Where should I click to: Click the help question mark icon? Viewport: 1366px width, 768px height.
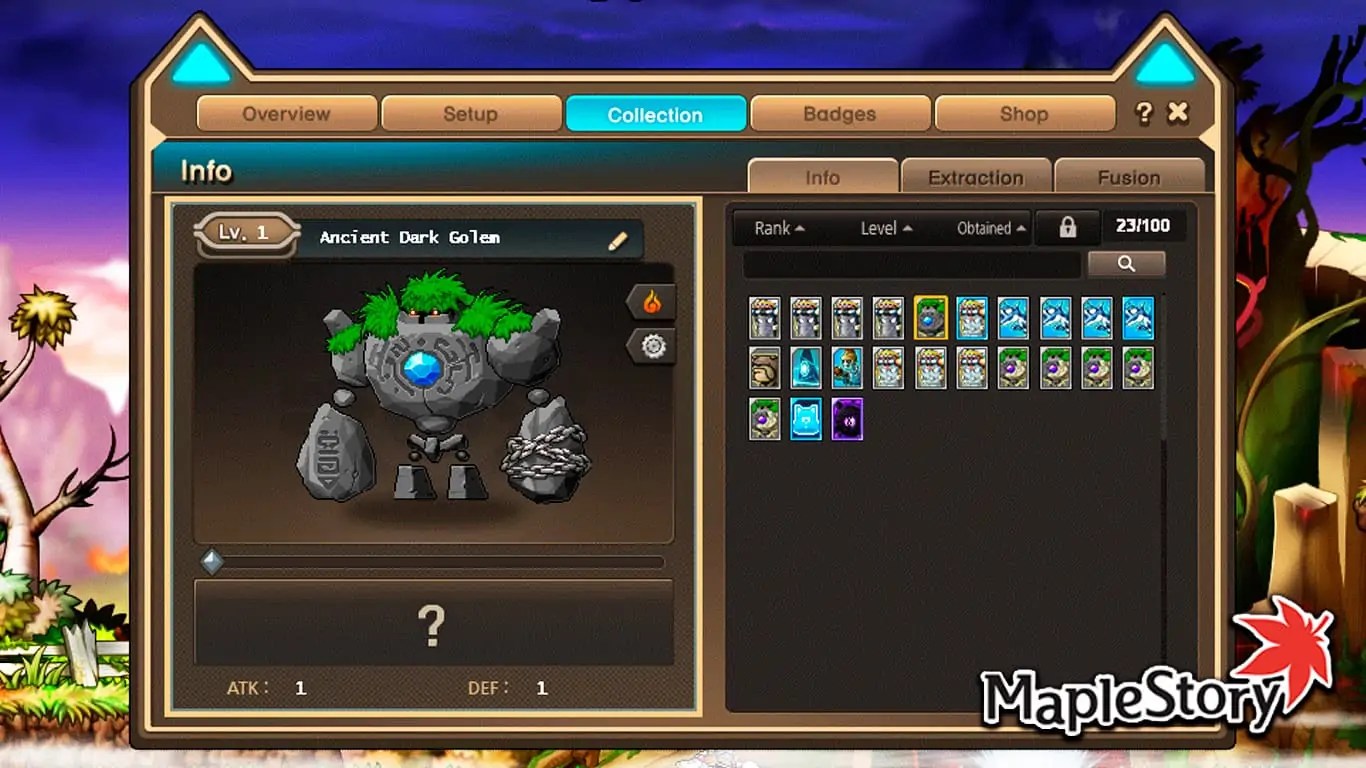tap(1144, 113)
